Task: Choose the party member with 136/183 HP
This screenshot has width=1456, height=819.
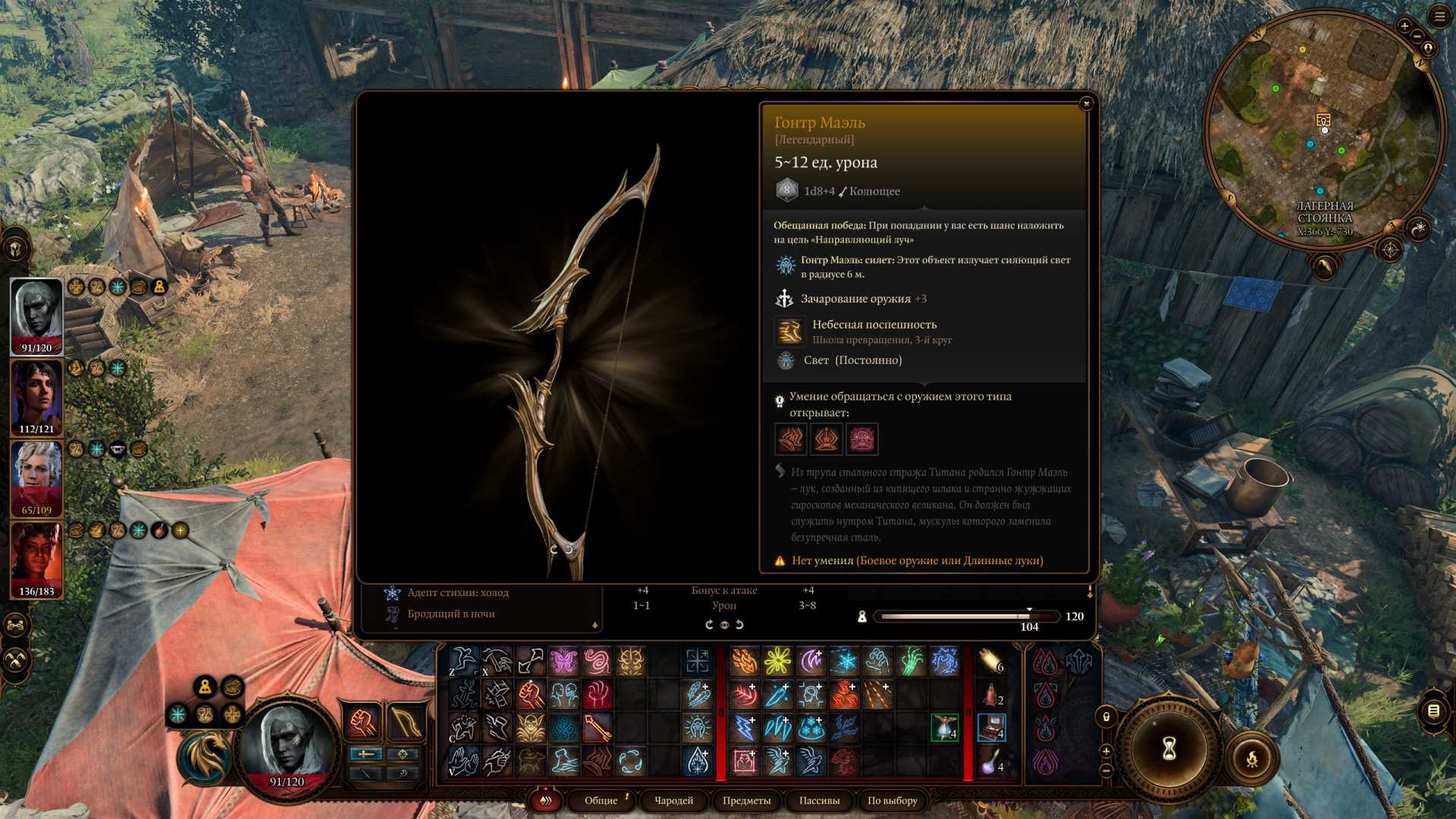Action: click(x=36, y=558)
